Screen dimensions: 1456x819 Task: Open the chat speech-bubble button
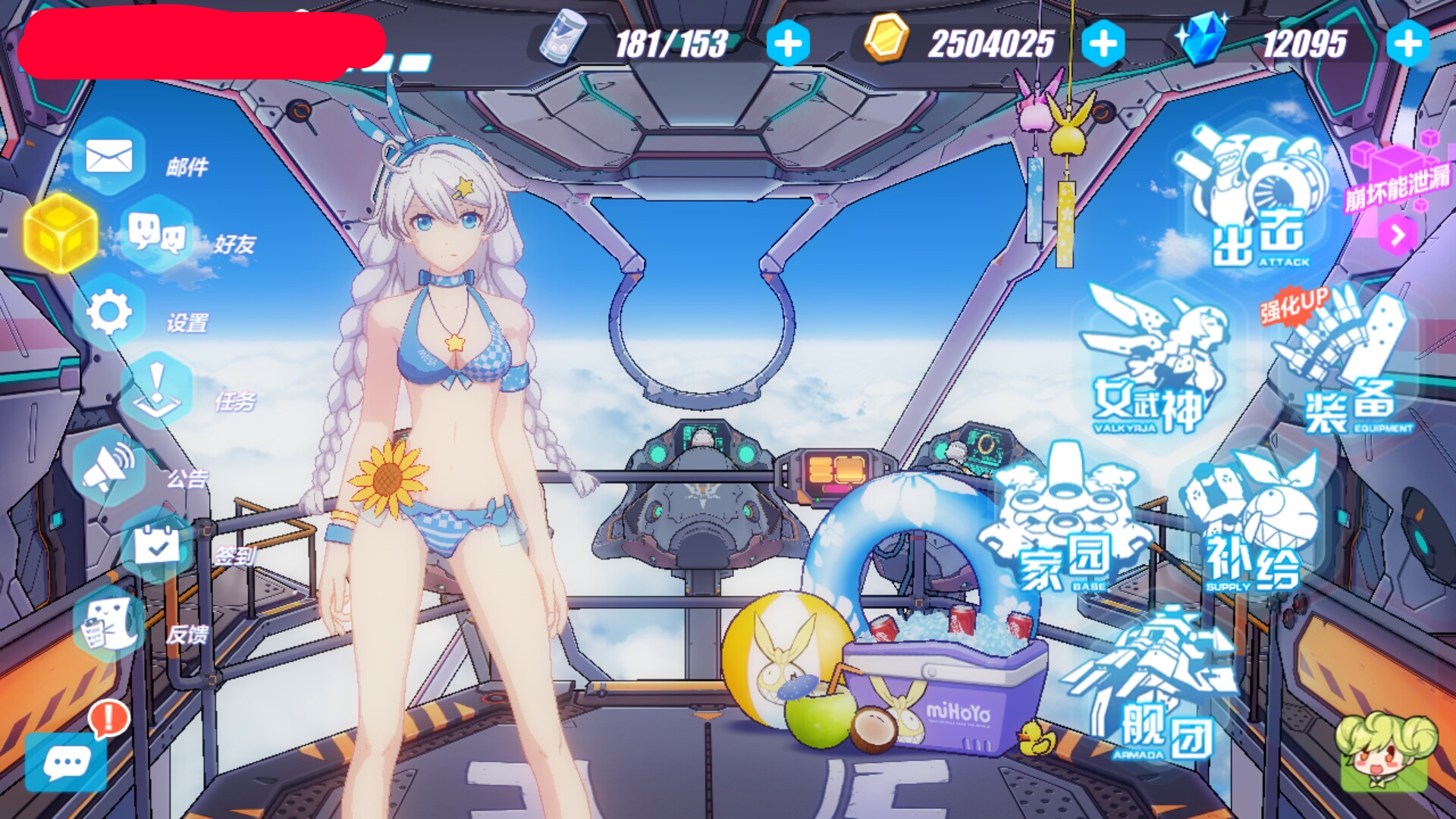[x=67, y=762]
